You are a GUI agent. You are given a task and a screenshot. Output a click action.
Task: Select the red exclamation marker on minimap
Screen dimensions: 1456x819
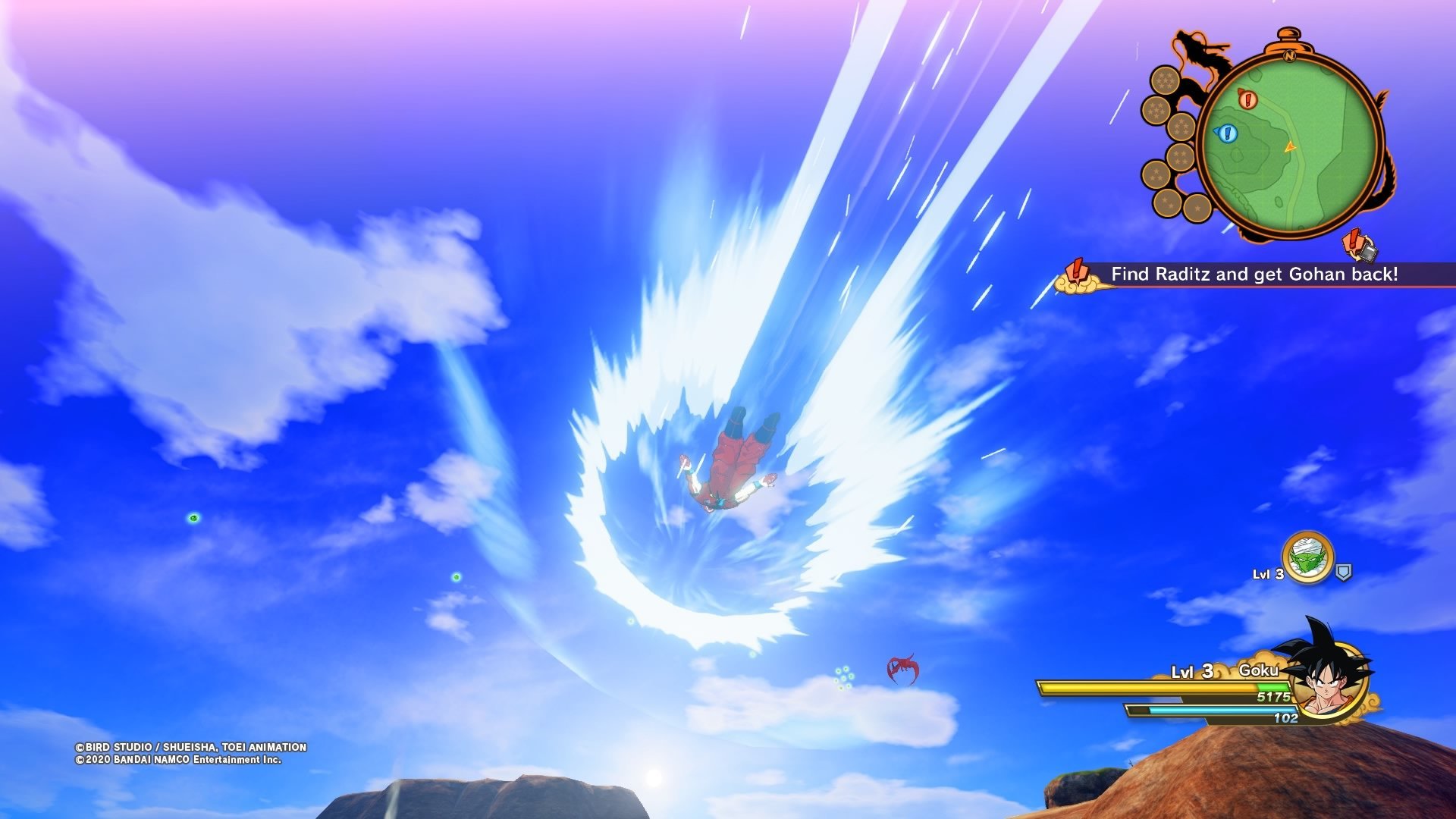(x=1247, y=99)
